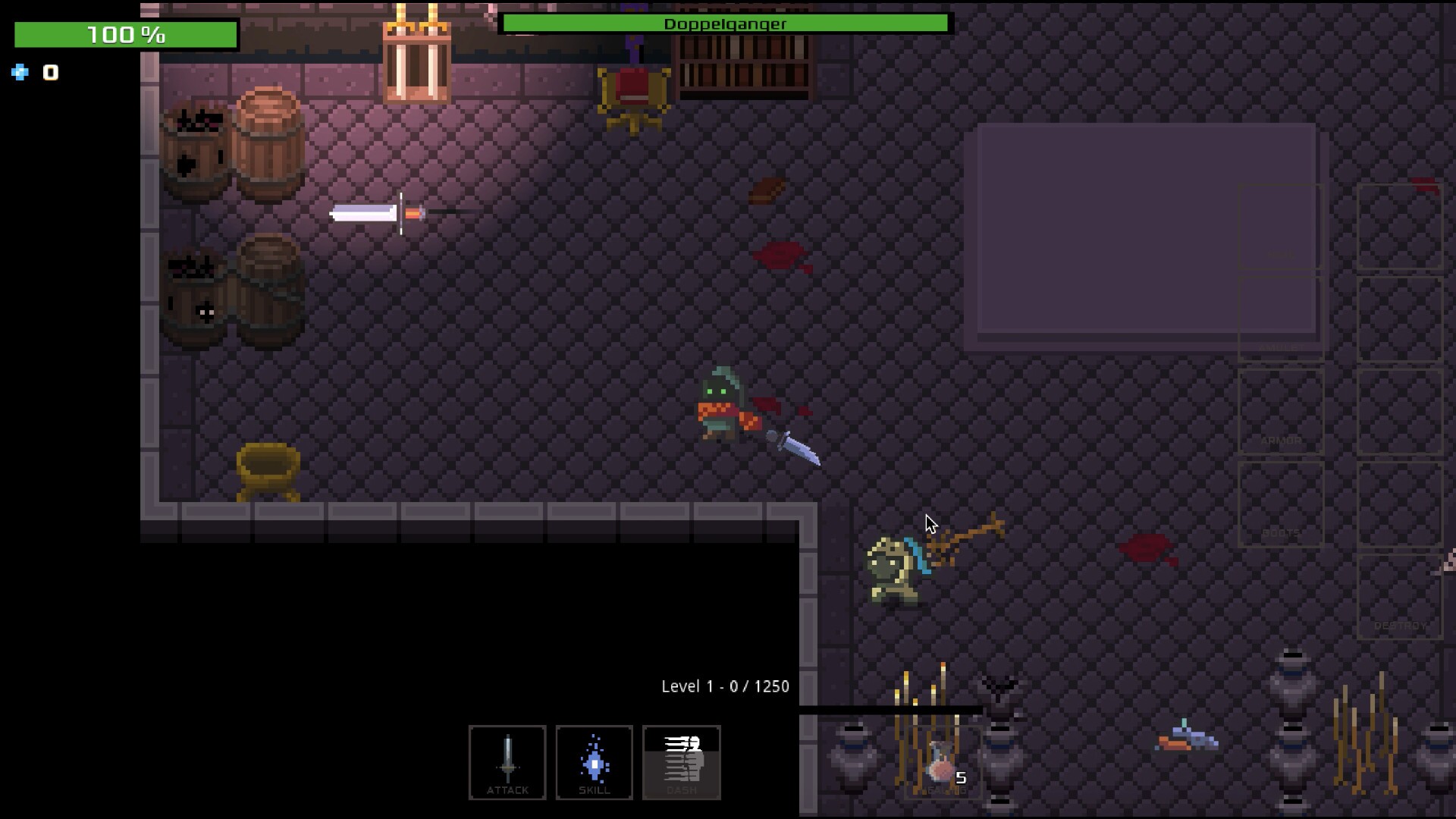The image size is (1456, 819).
Task: Trigger the Dash ability slot
Action: (x=681, y=761)
